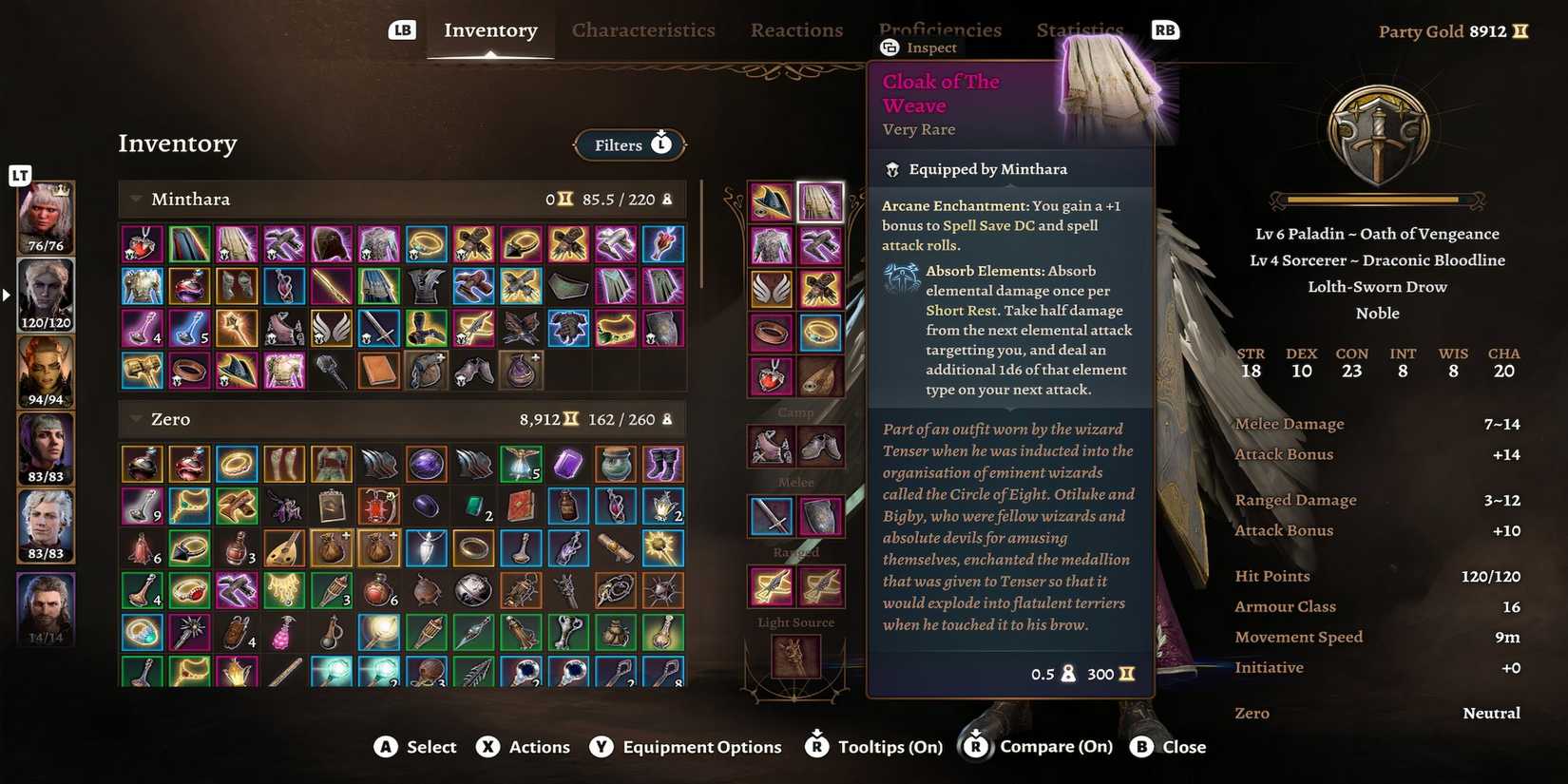The width and height of the screenshot is (1568, 784).
Task: Open the chest armour equipment slot
Action: [770, 244]
